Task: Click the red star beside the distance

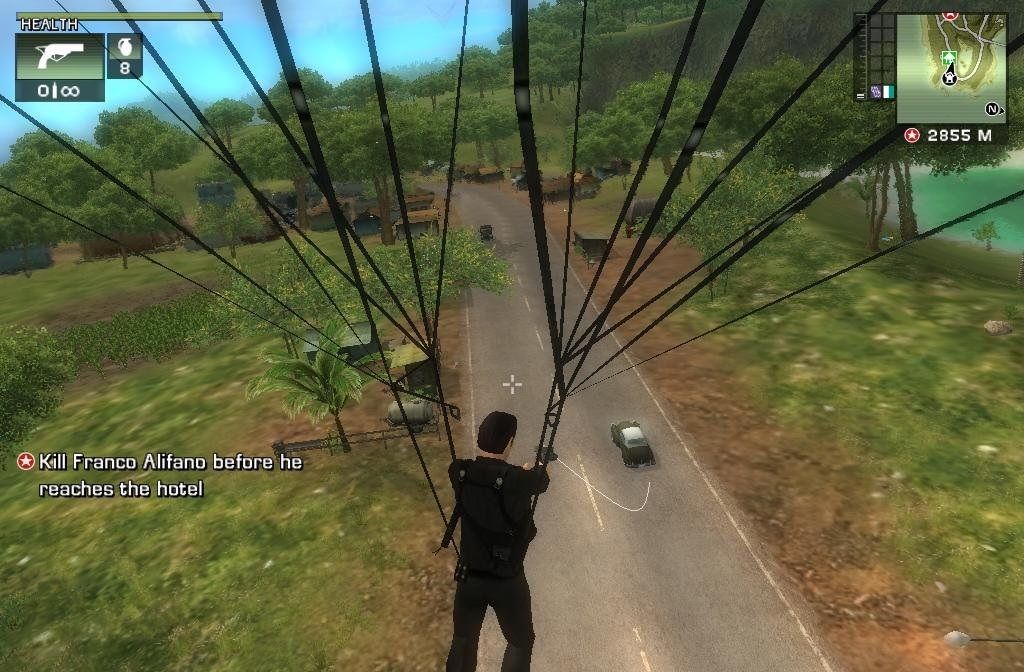Action: [x=911, y=135]
